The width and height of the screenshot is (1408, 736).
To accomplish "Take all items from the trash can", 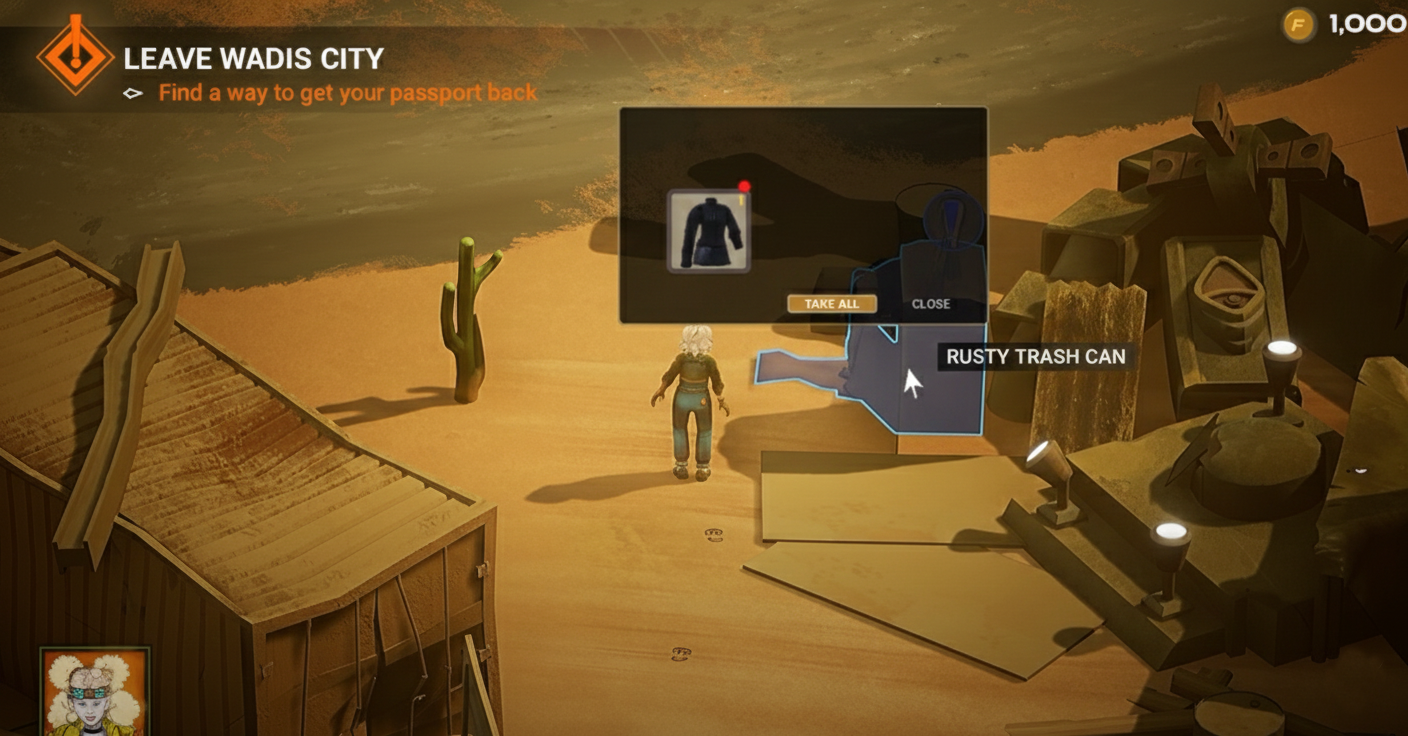I will click(x=831, y=304).
